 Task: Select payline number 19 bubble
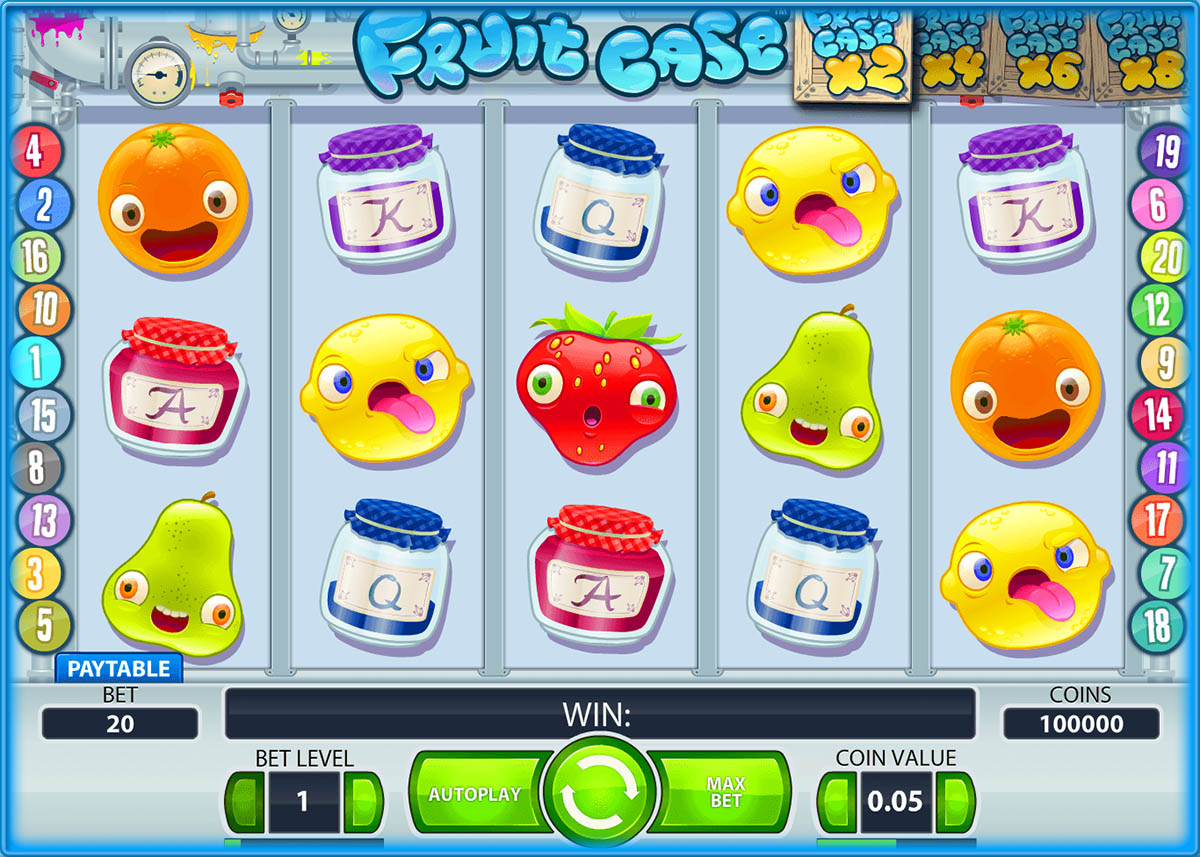[1164, 153]
